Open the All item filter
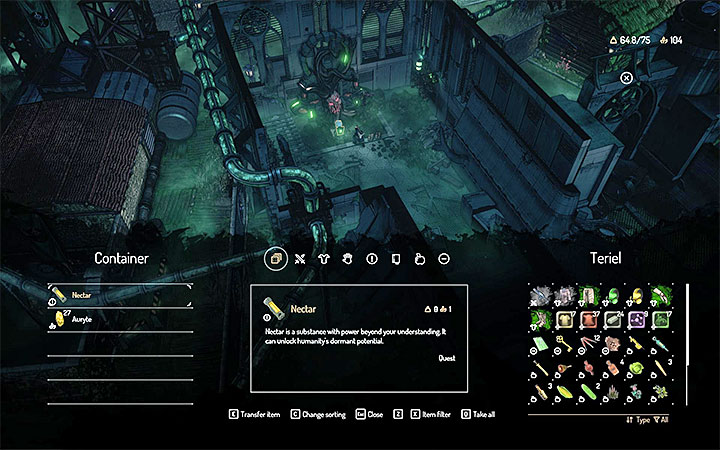This screenshot has width=720, height=450. pos(662,421)
